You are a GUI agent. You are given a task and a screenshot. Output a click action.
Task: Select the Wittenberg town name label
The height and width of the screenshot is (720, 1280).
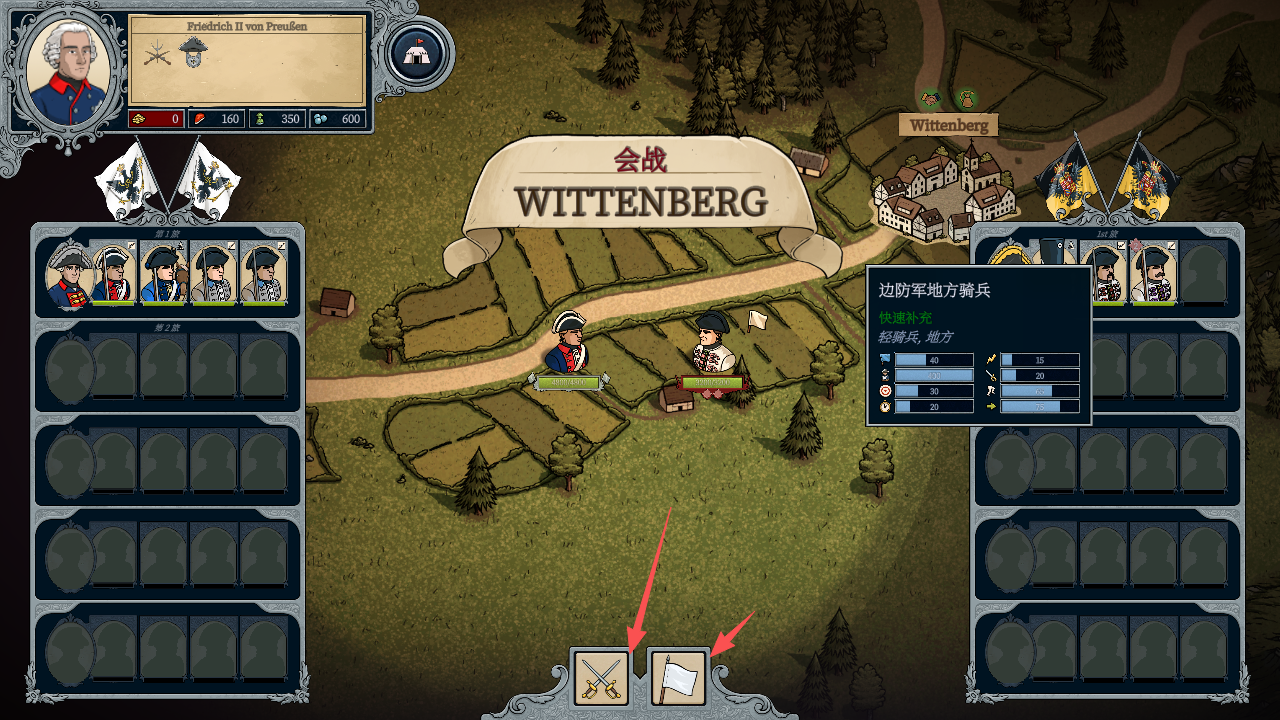(948, 126)
